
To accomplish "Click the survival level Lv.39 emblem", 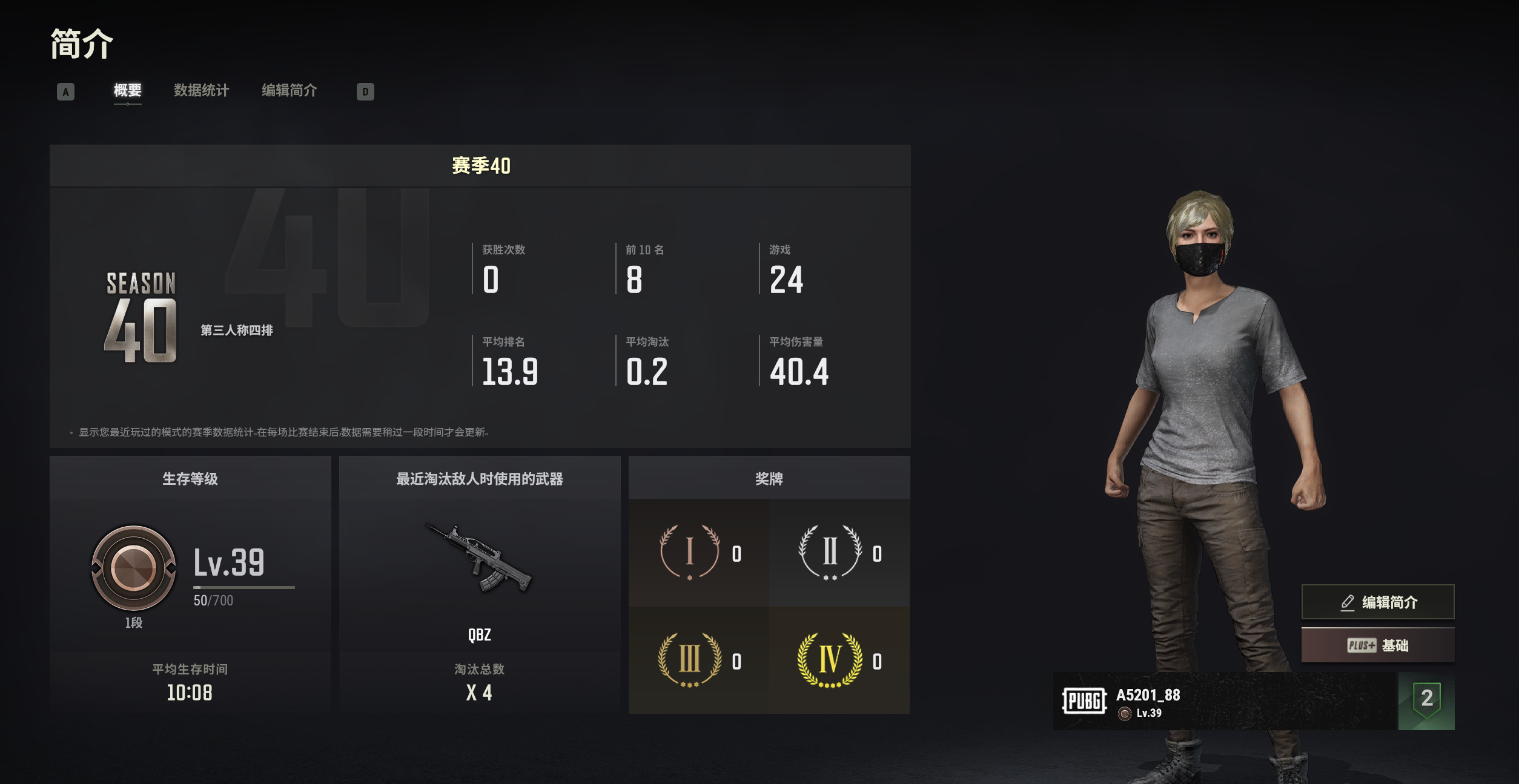I will coord(133,568).
